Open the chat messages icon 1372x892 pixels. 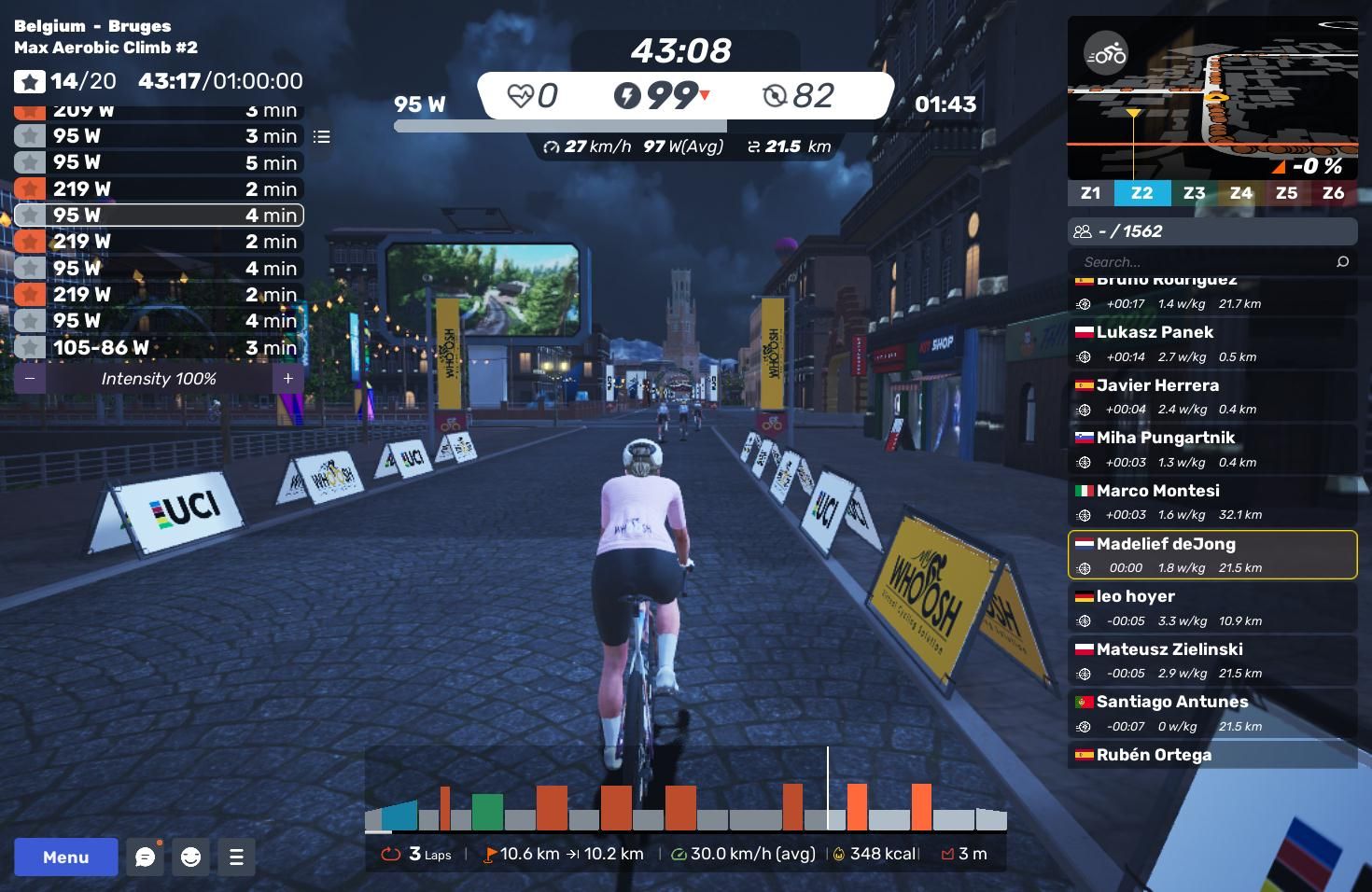[x=145, y=857]
